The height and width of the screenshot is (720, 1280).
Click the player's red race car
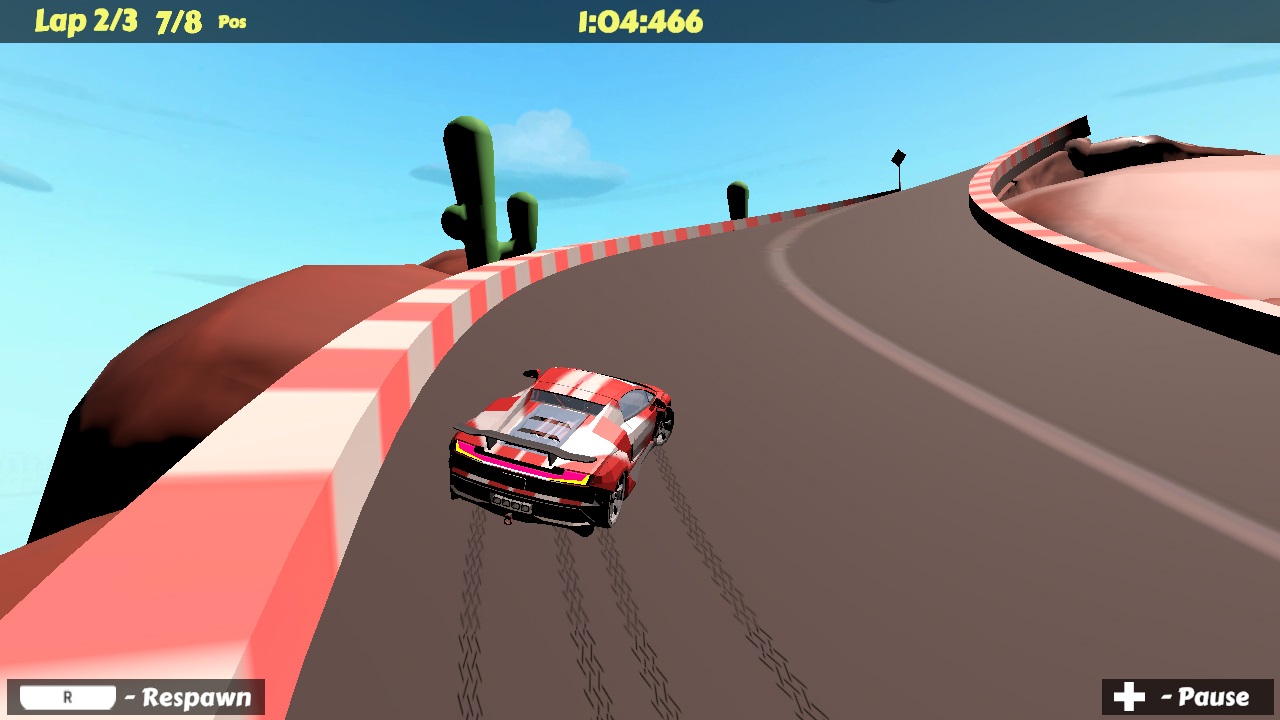point(560,440)
